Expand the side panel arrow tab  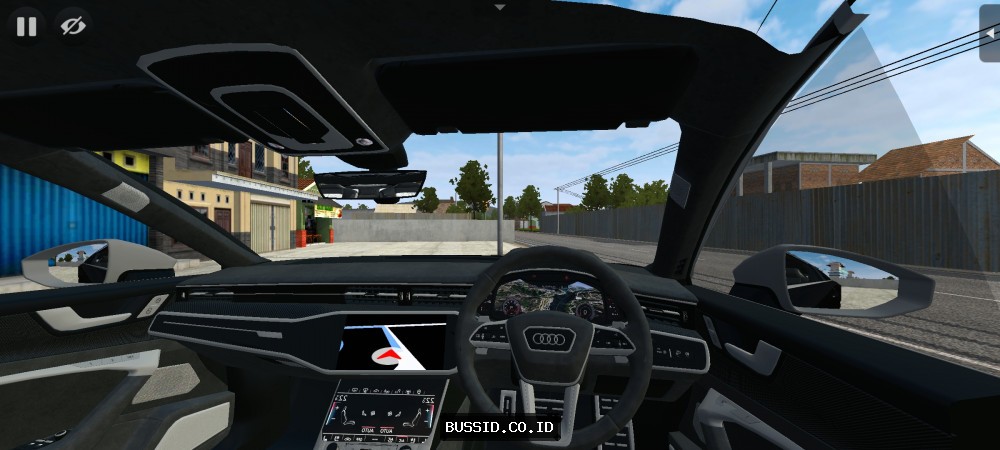coord(989,33)
